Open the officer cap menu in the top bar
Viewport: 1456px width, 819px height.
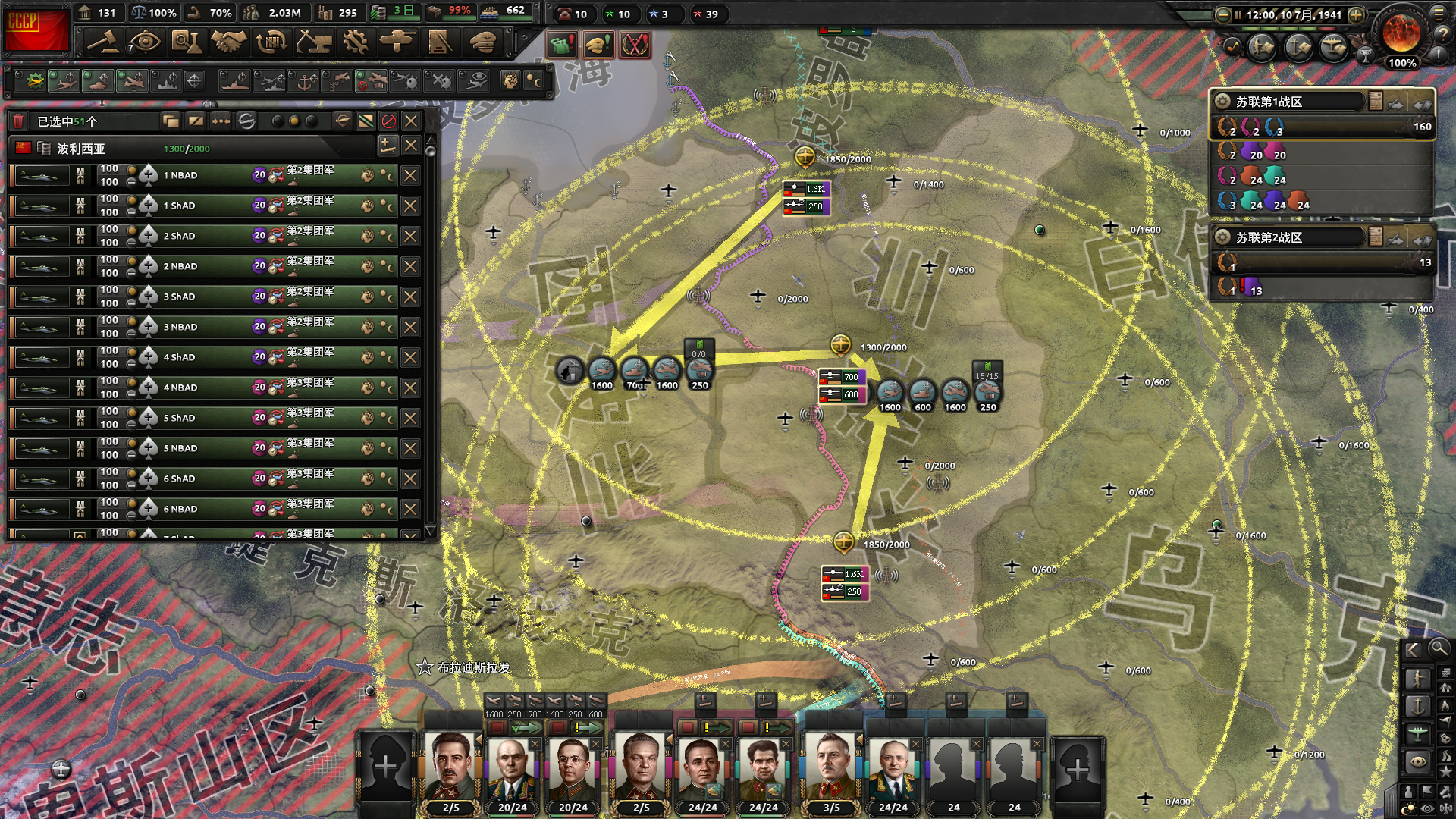click(482, 42)
